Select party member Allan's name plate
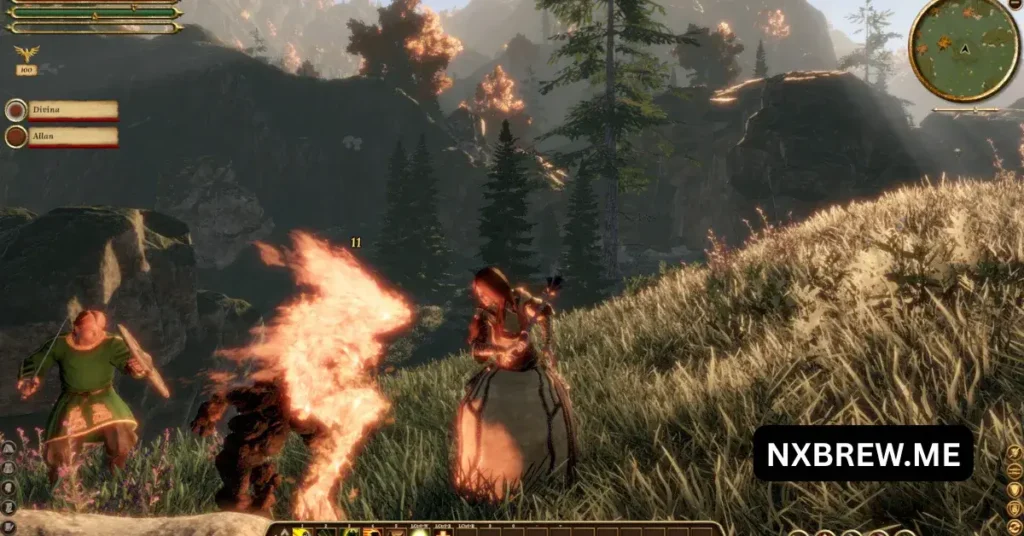 point(73,136)
